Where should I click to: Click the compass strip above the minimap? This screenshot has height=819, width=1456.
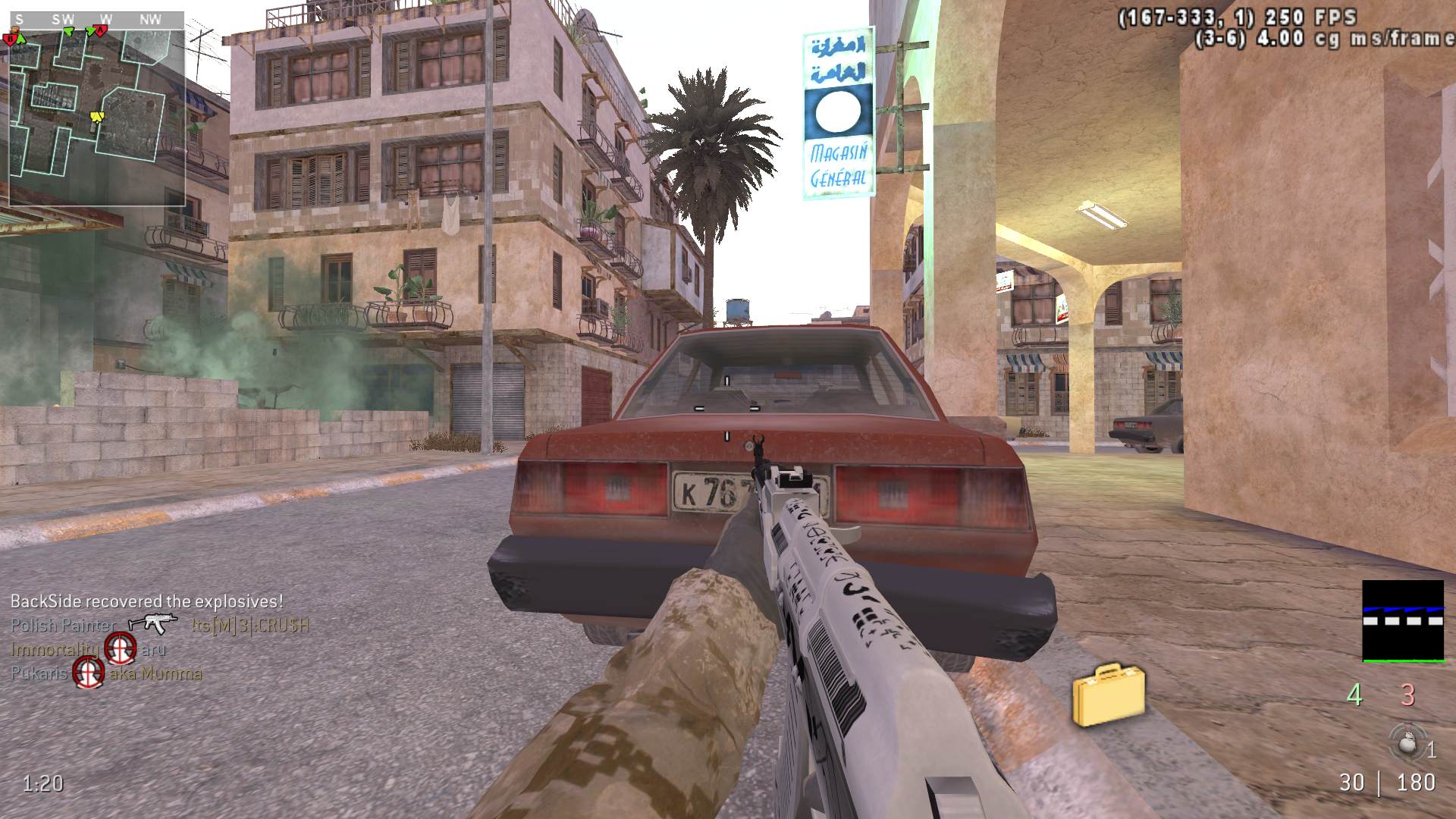[x=96, y=20]
